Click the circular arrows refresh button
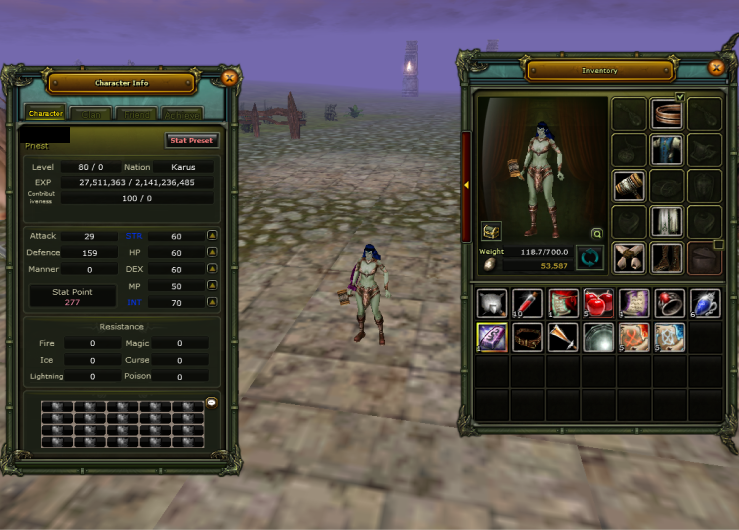This screenshot has height=530, width=739. (x=590, y=258)
